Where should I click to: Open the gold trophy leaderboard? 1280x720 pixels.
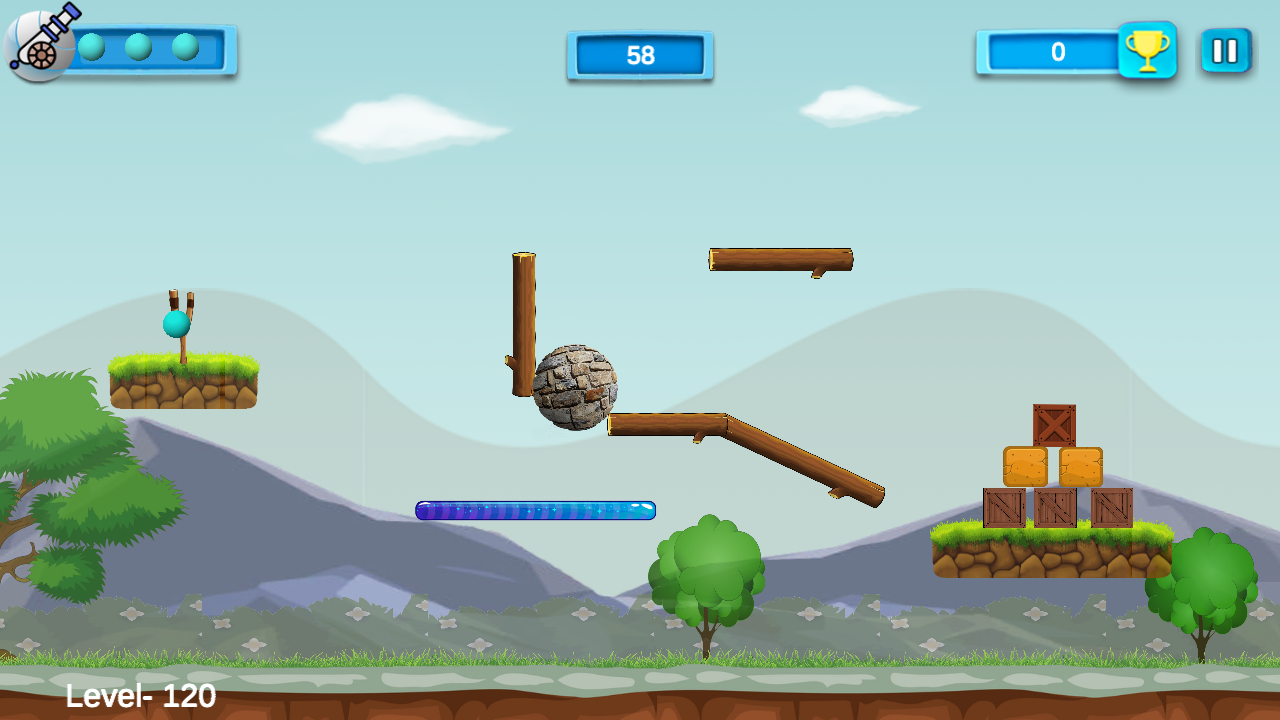(x=1146, y=50)
